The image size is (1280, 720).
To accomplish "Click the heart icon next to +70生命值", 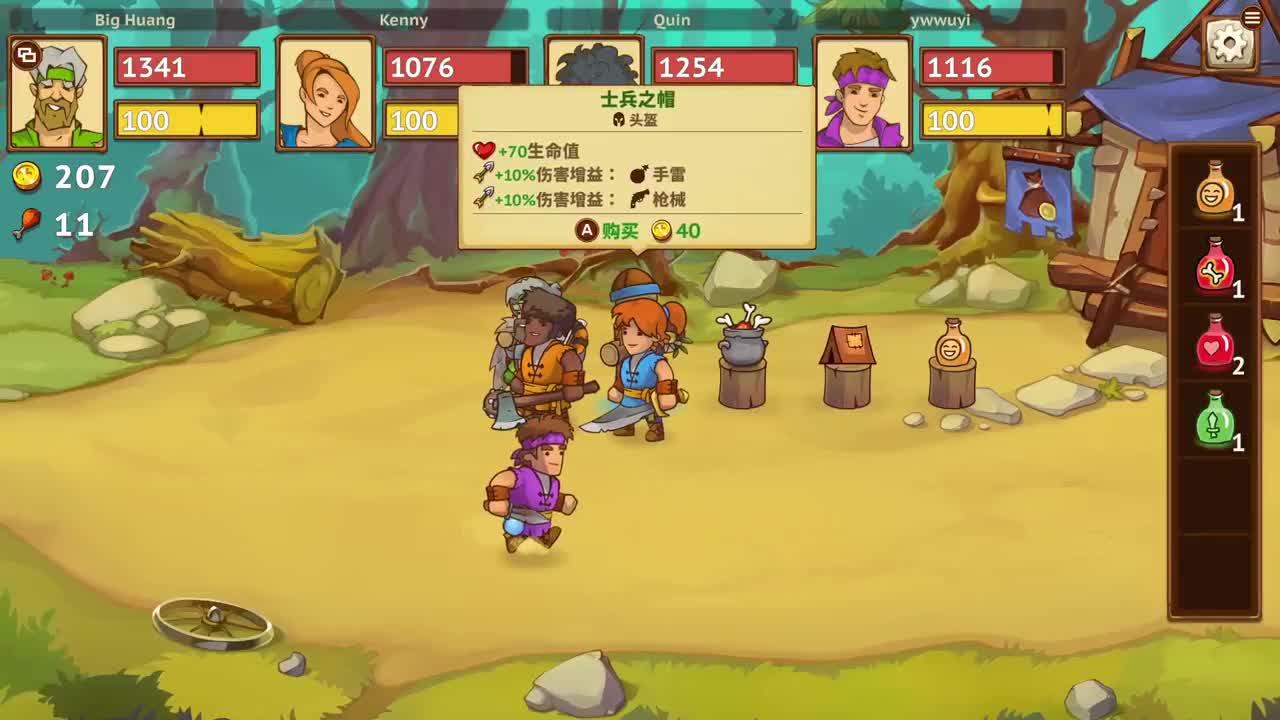I will tap(483, 151).
